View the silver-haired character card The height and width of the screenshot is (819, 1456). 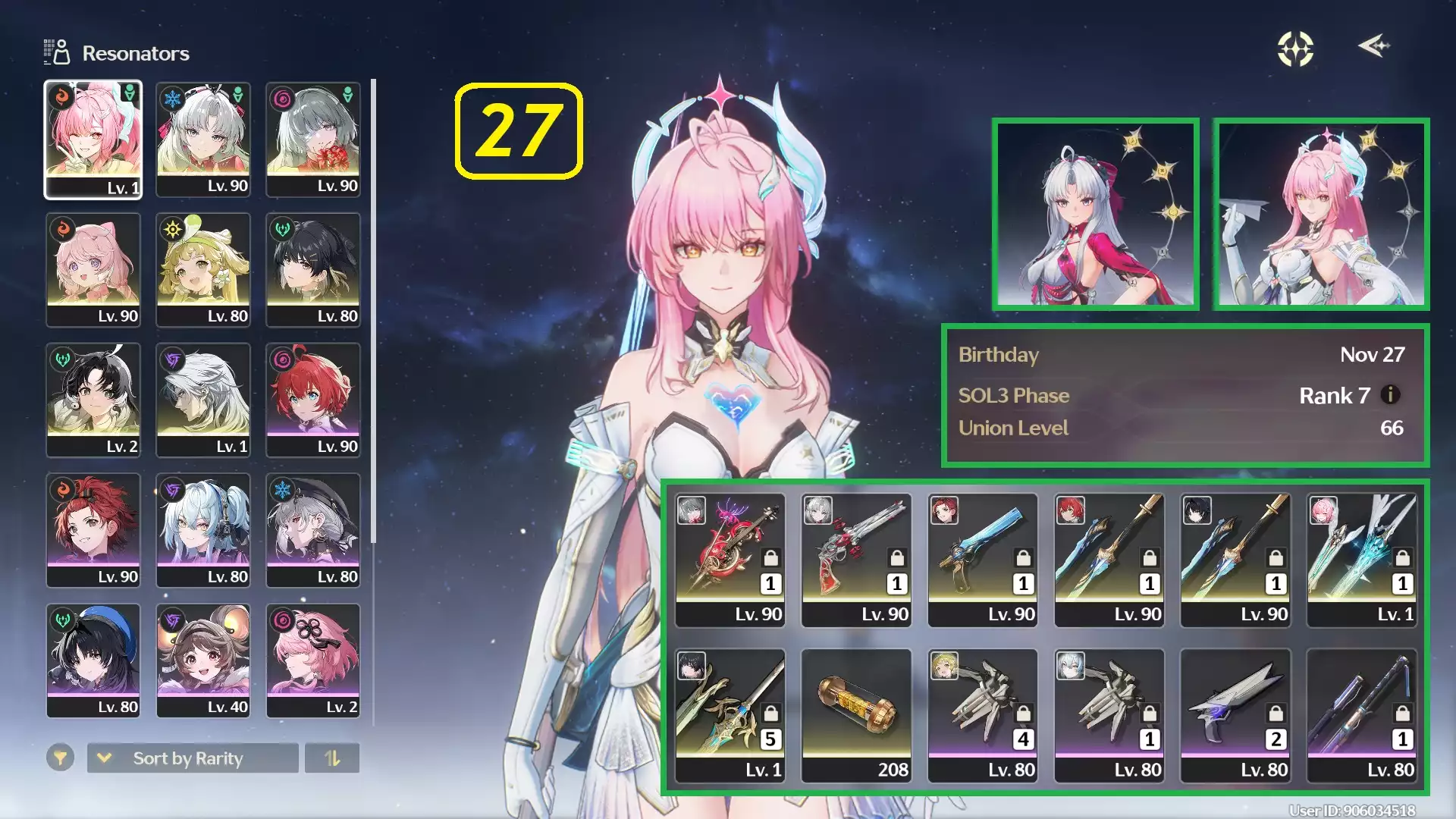coord(1096,214)
